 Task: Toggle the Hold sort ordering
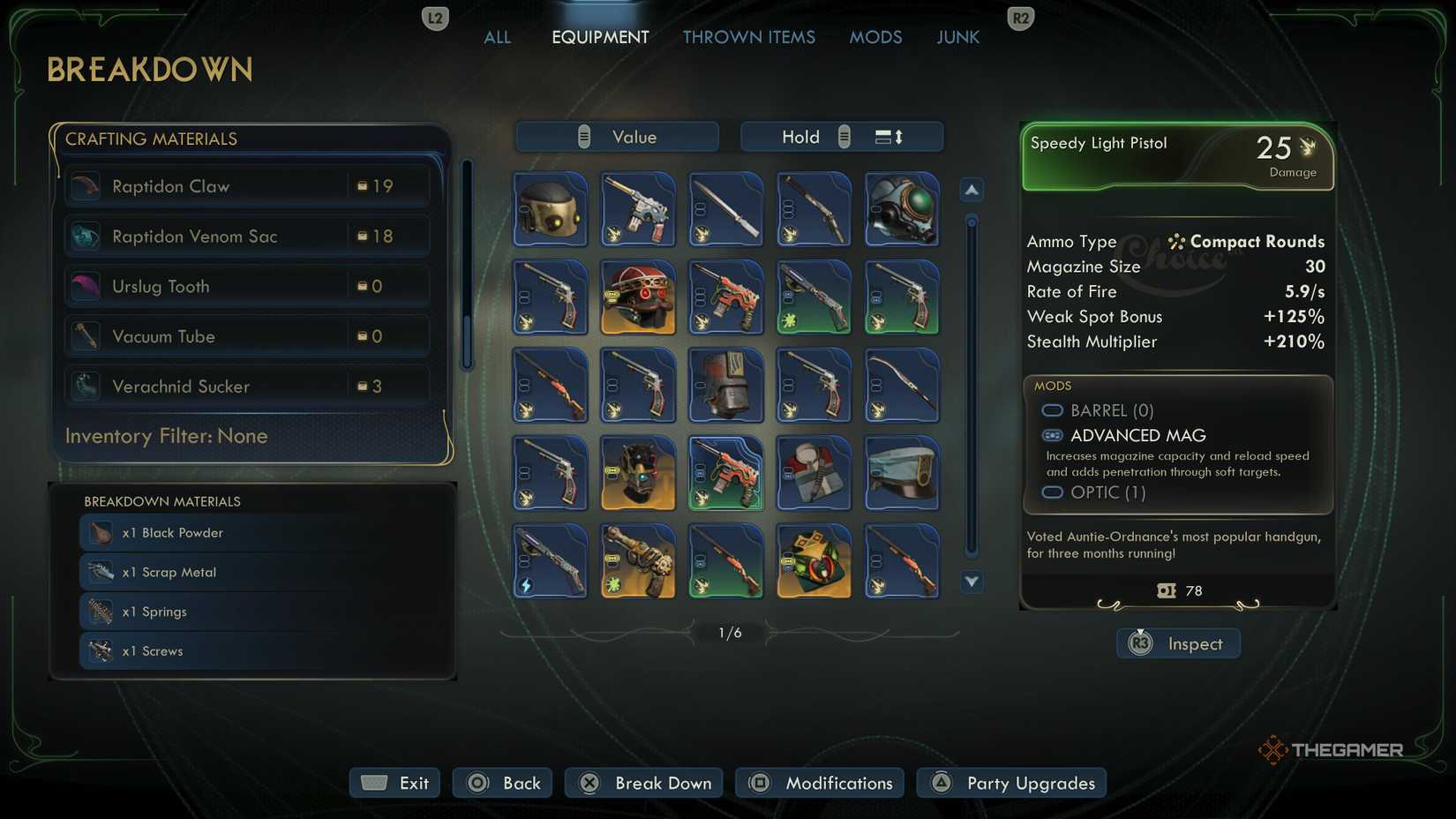click(841, 137)
